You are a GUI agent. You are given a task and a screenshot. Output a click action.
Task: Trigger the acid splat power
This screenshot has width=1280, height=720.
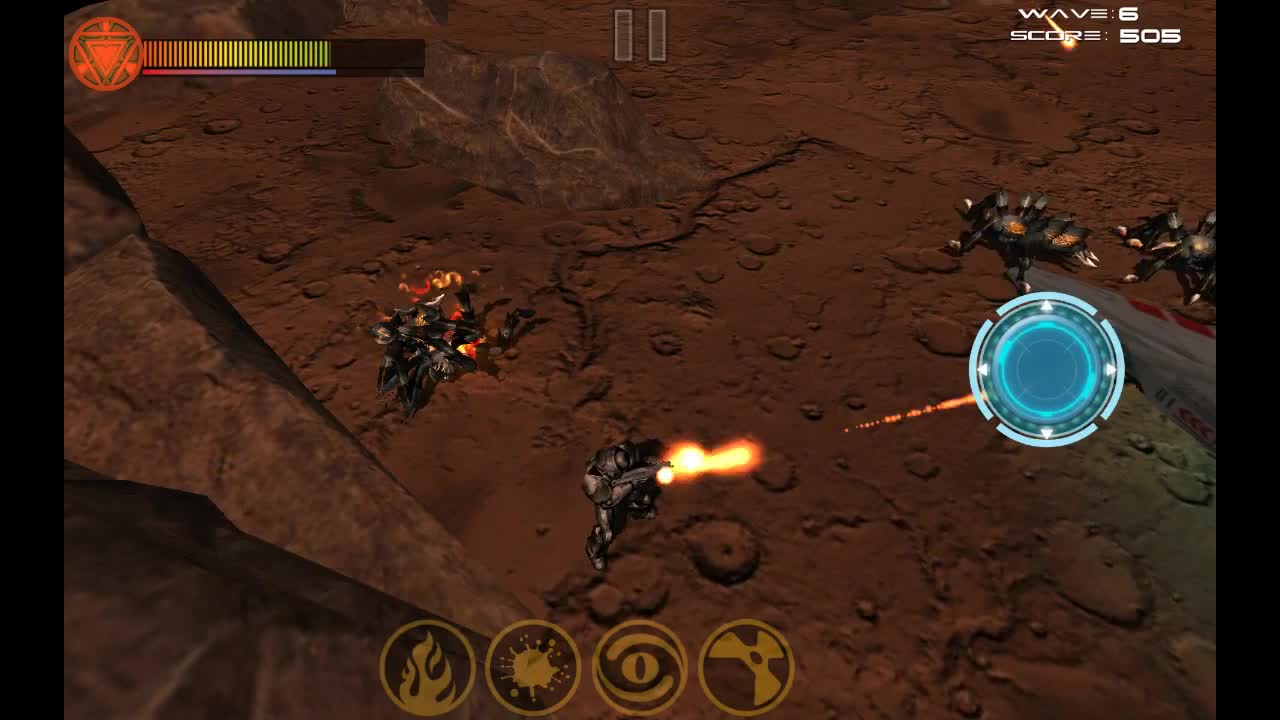click(x=533, y=667)
